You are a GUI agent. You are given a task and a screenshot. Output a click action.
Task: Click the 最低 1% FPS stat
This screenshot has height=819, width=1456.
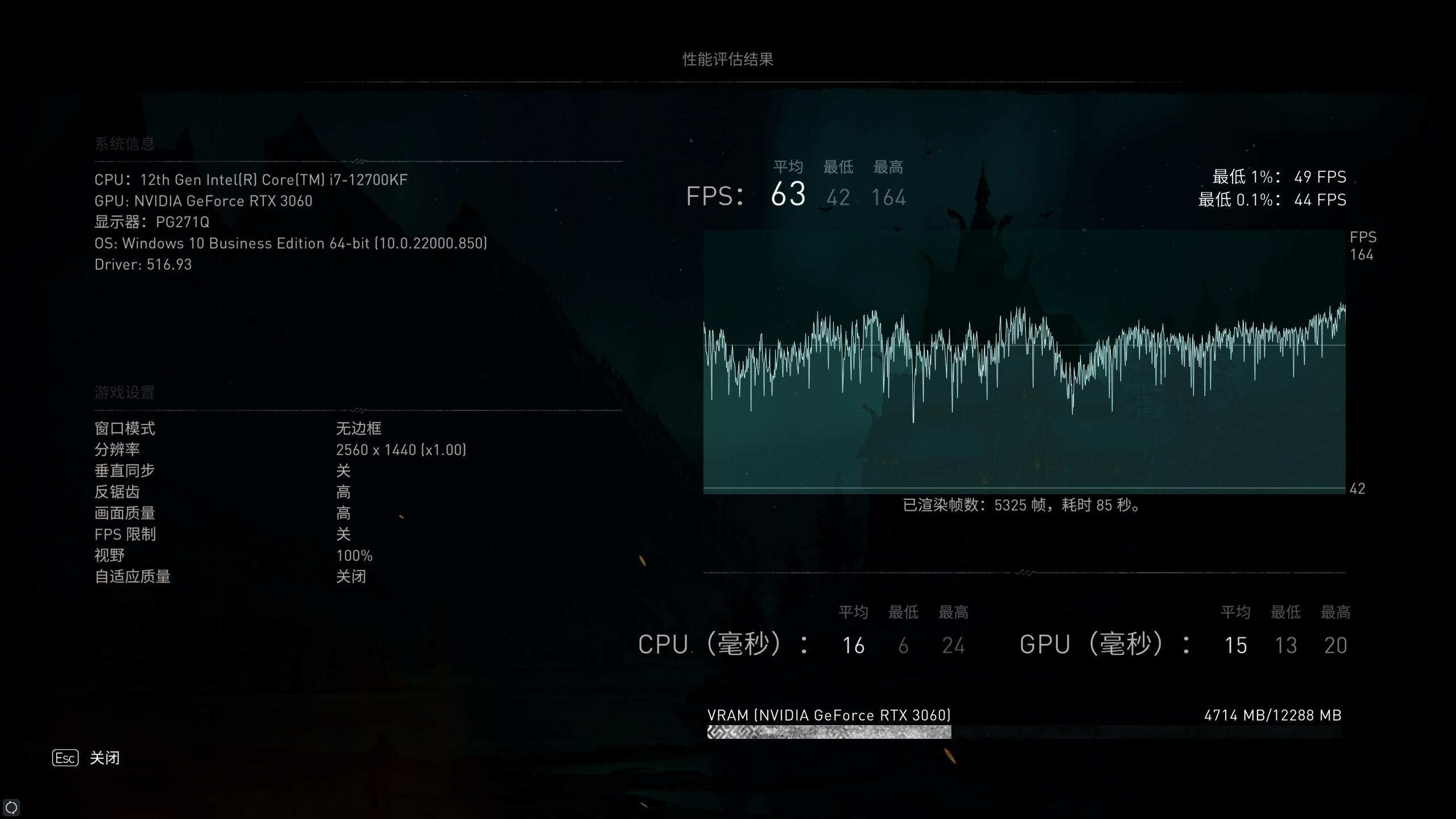pyautogui.click(x=1280, y=177)
